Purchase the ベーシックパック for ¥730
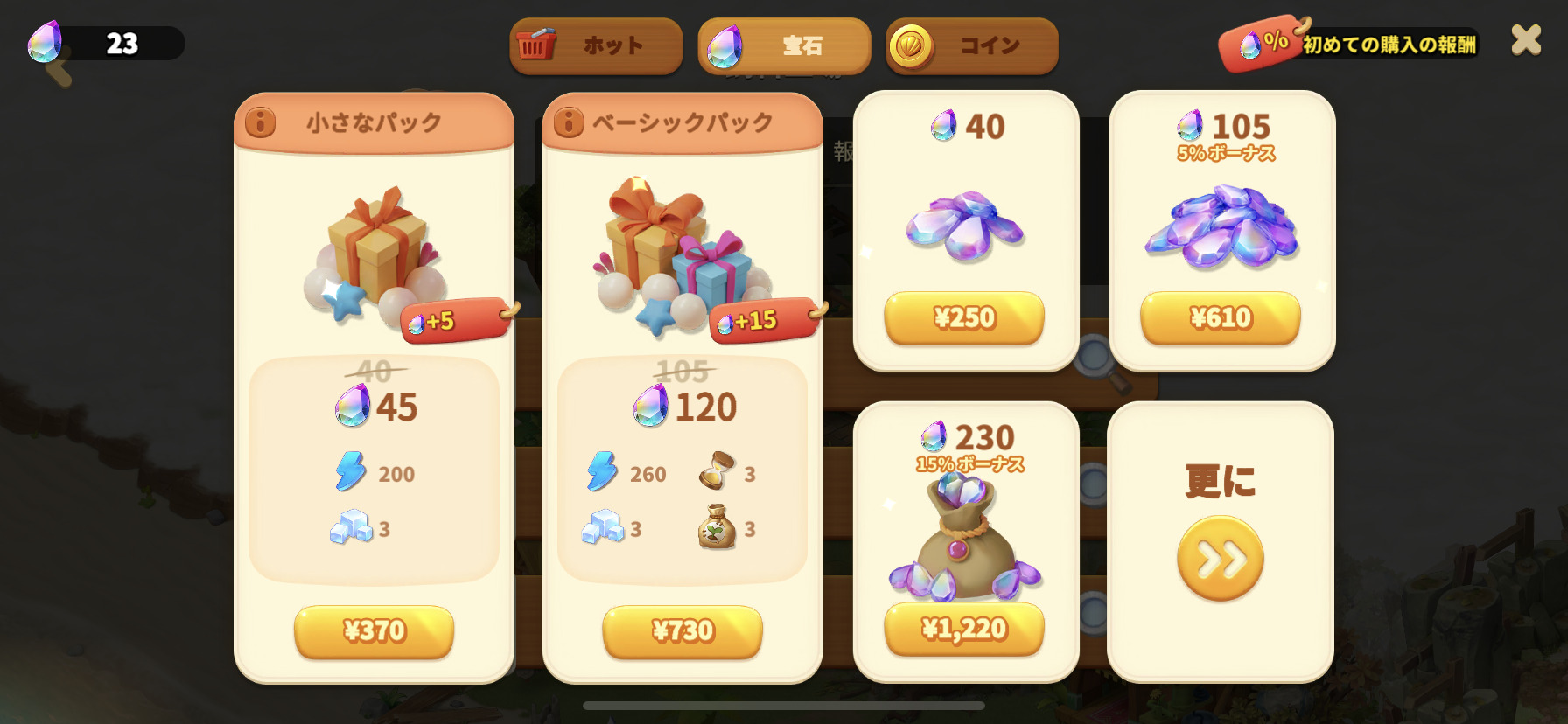The width and height of the screenshot is (1568, 724). [682, 630]
